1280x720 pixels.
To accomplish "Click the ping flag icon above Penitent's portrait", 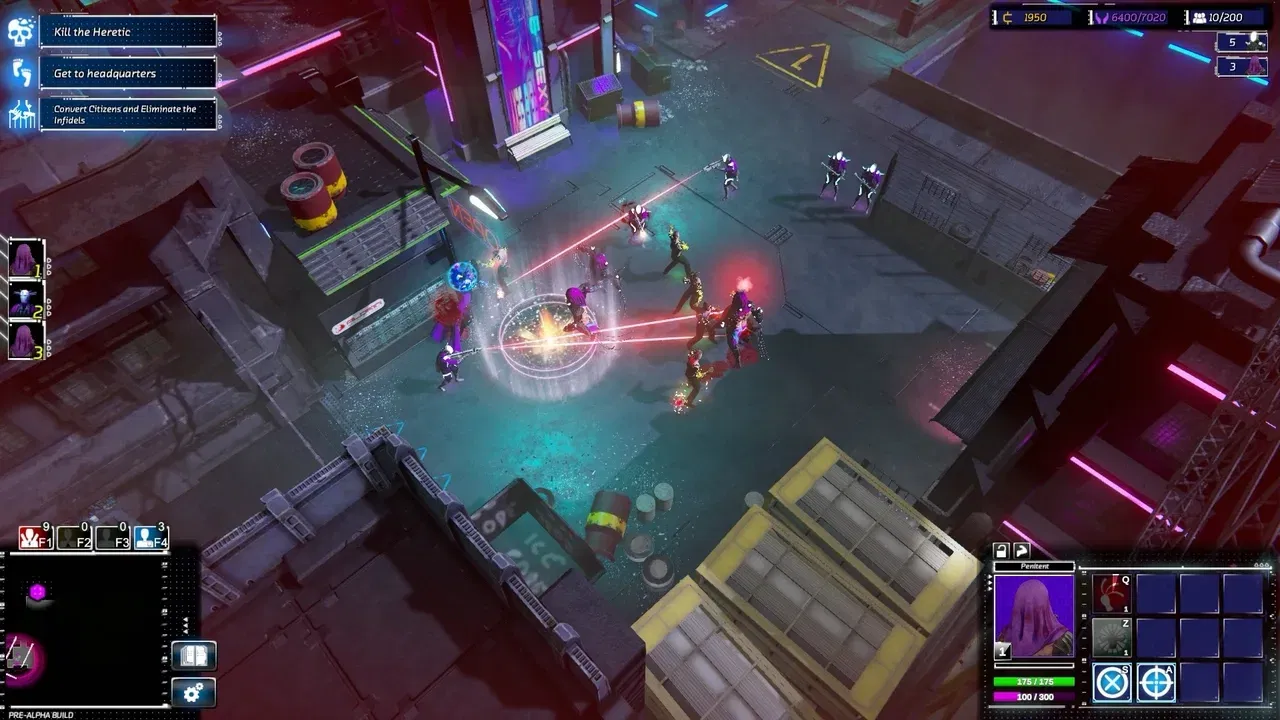I will (x=1022, y=550).
